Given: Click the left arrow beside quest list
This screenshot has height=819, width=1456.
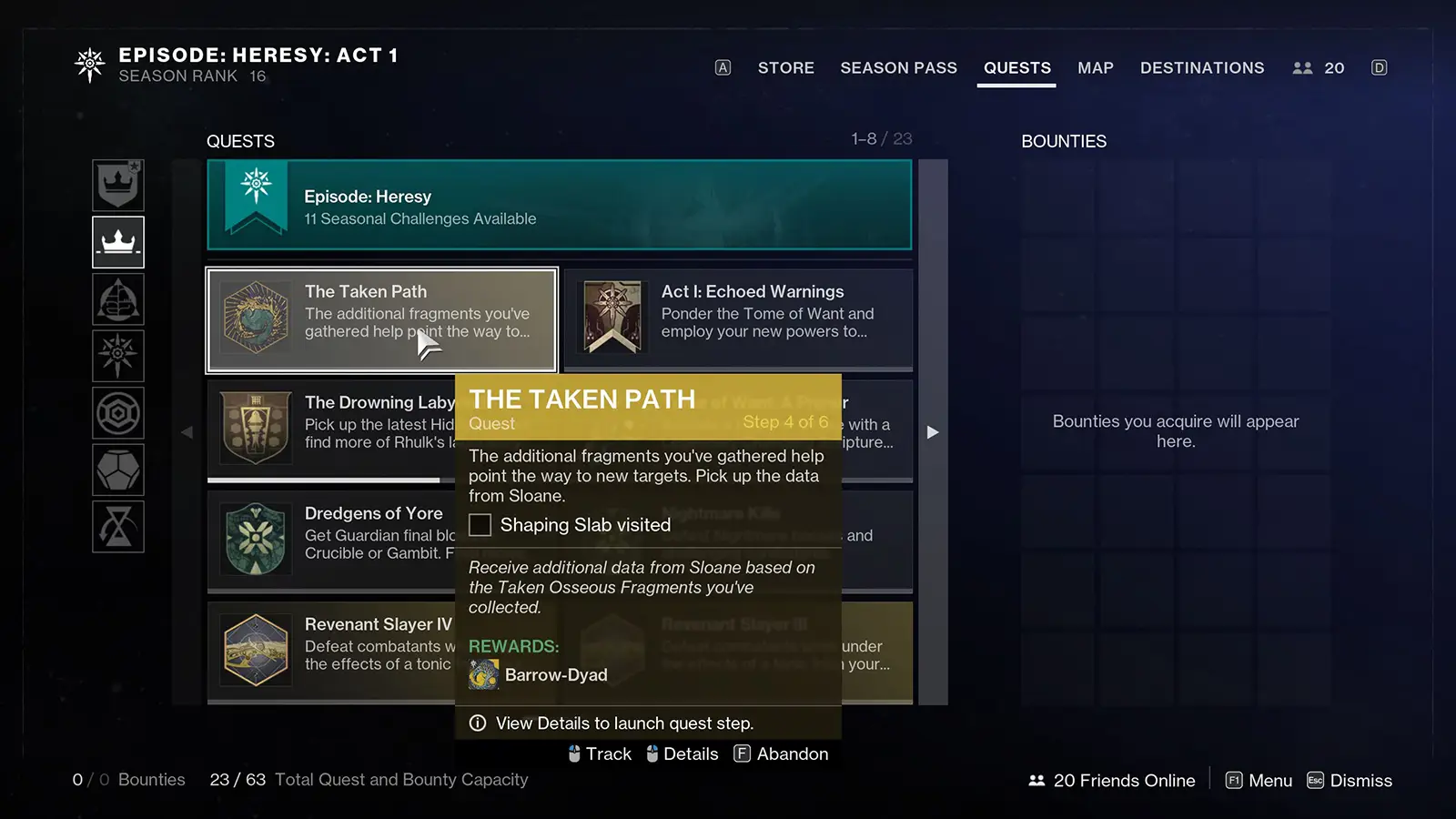Looking at the screenshot, I should [x=187, y=432].
